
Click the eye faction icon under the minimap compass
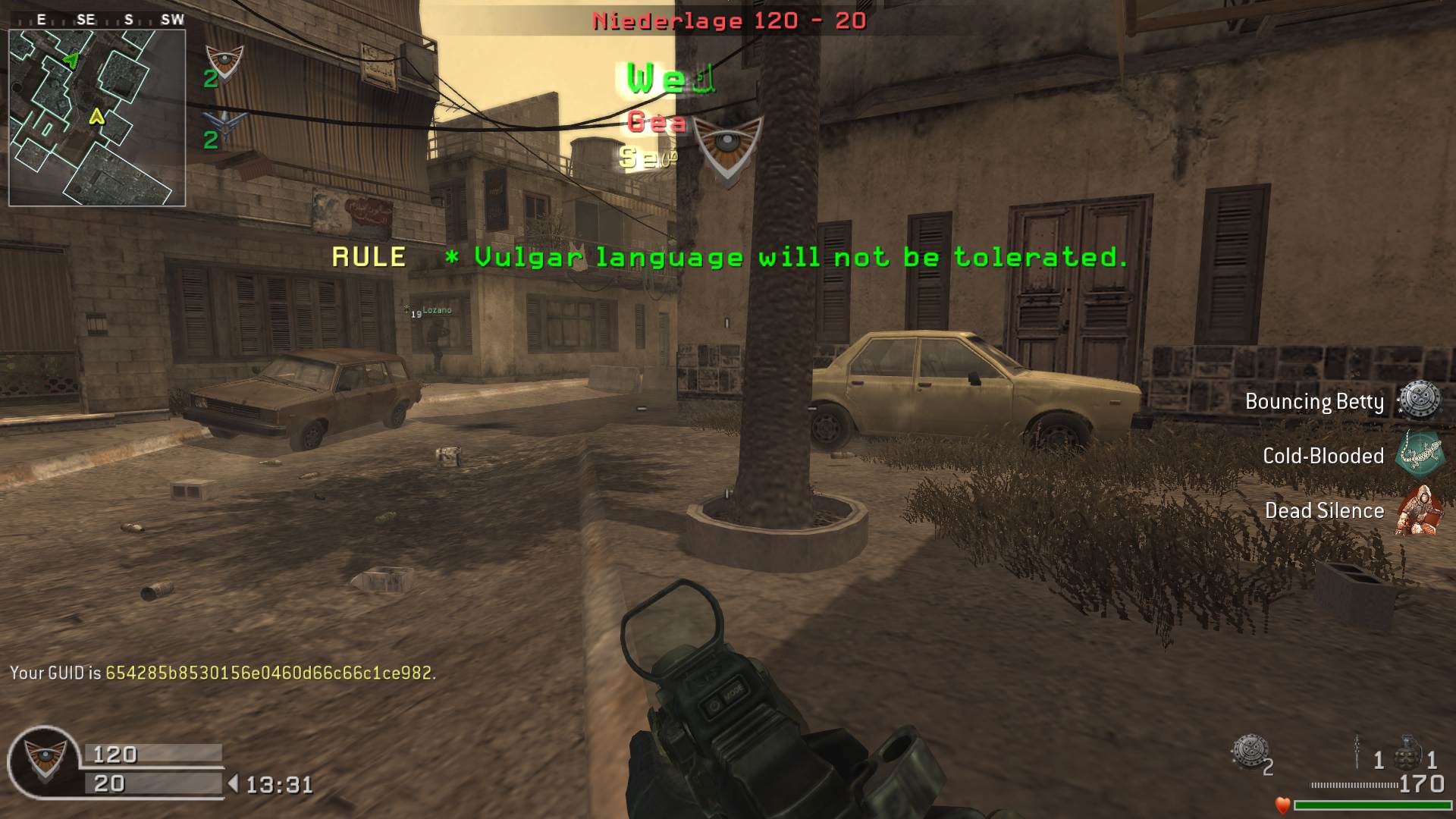(x=225, y=61)
